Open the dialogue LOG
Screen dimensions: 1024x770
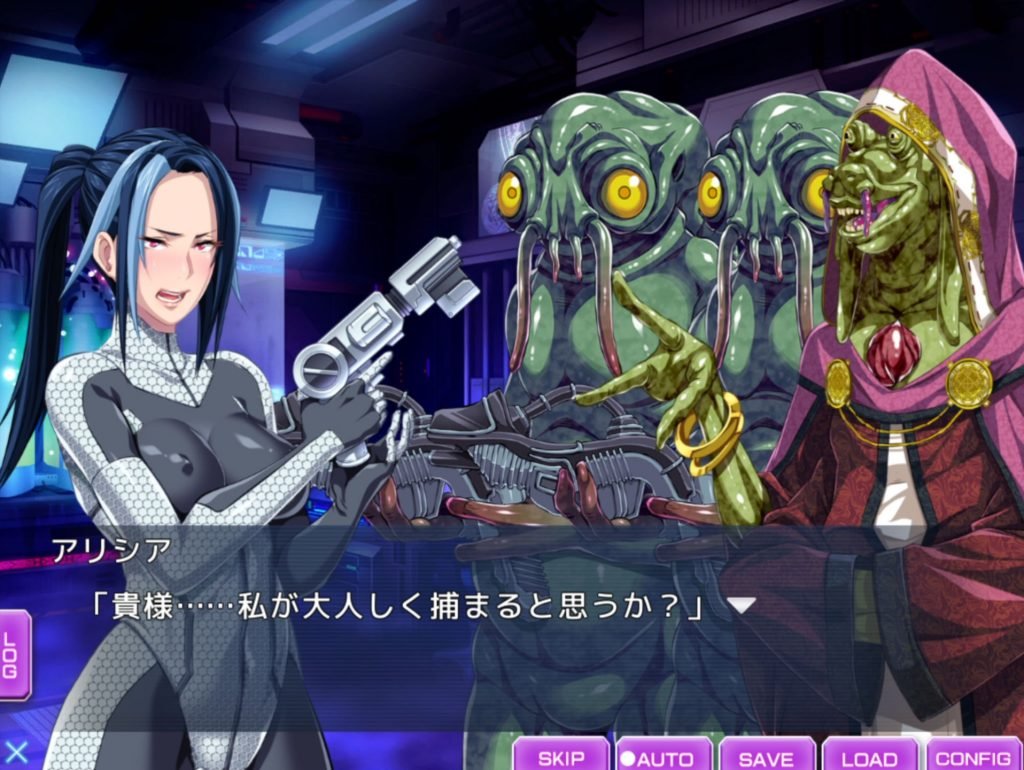tap(13, 655)
